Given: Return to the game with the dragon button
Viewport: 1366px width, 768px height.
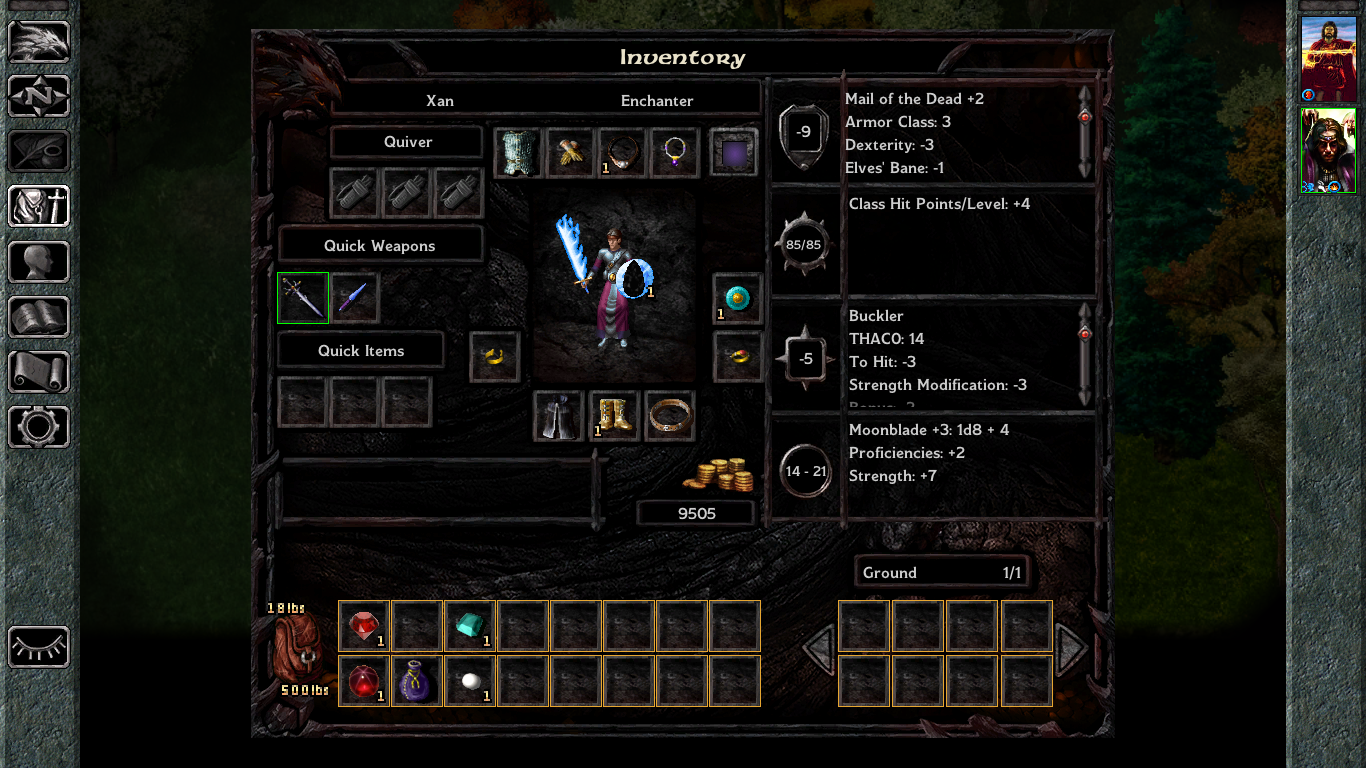Looking at the screenshot, I should click(39, 42).
